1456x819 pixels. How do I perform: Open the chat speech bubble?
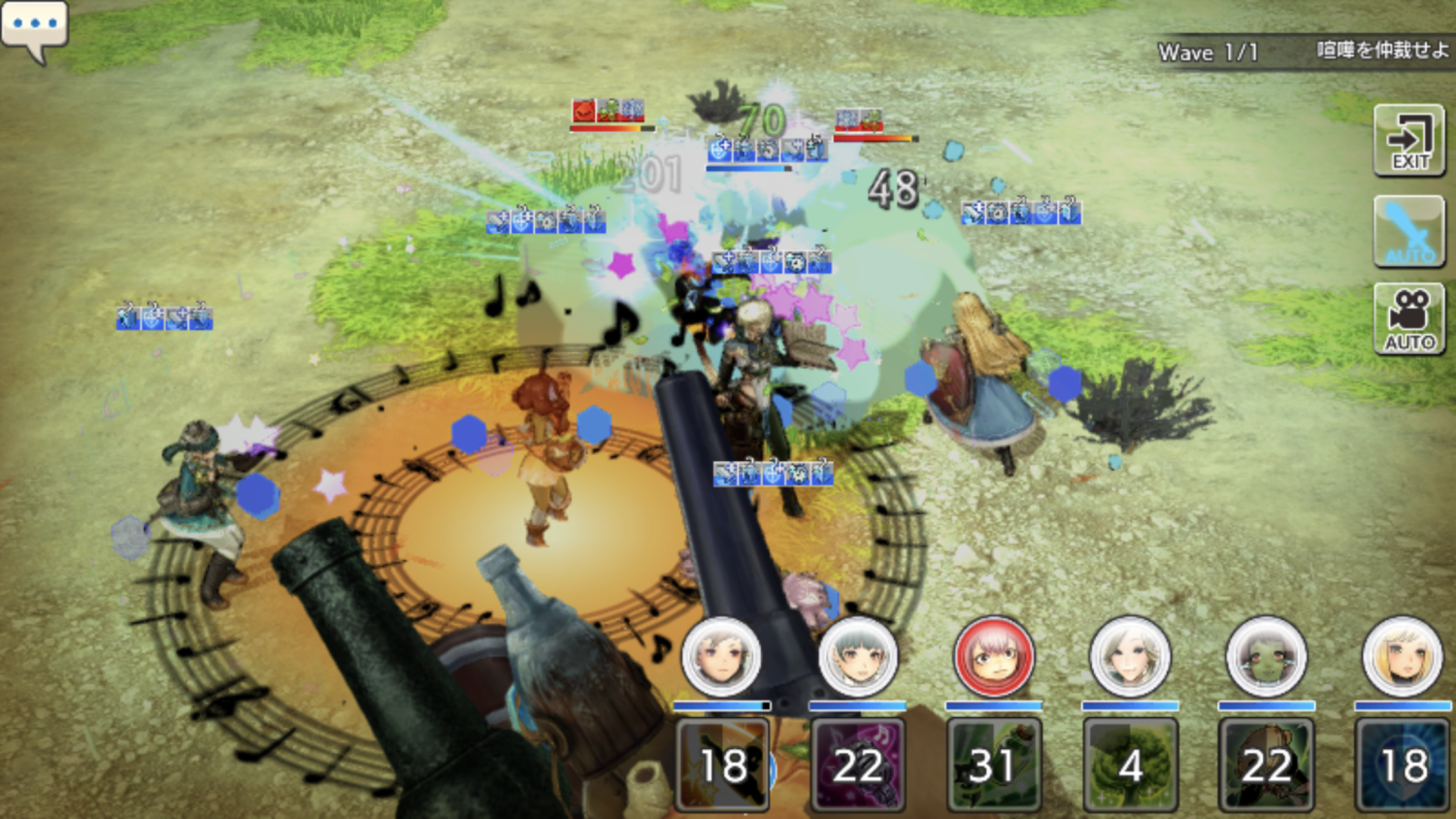tap(34, 27)
